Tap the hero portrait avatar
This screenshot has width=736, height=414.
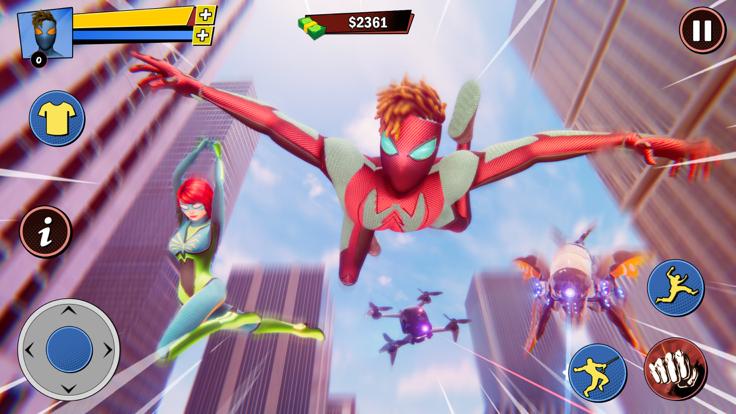coord(45,33)
